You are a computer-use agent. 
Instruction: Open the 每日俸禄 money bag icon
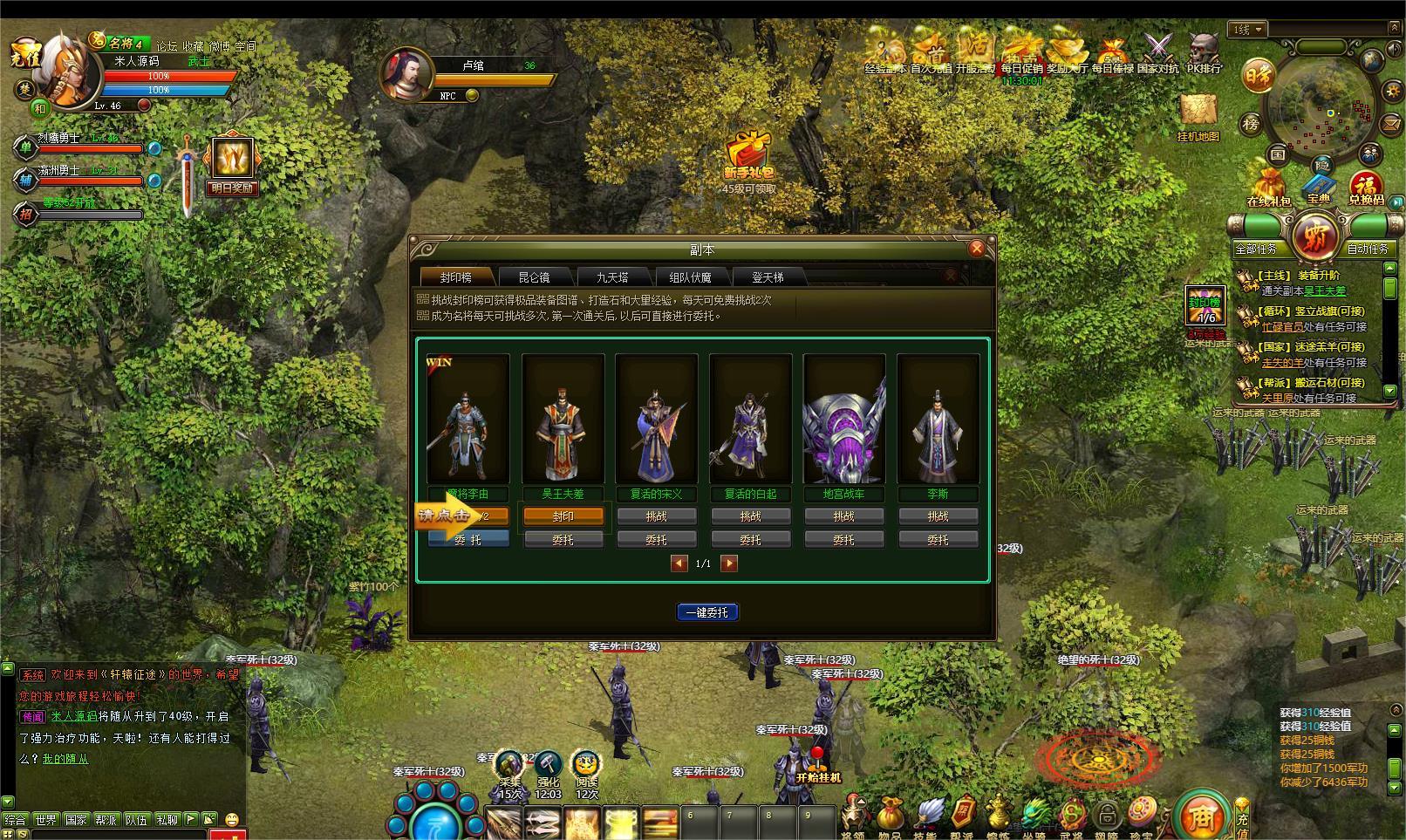click(x=1111, y=51)
